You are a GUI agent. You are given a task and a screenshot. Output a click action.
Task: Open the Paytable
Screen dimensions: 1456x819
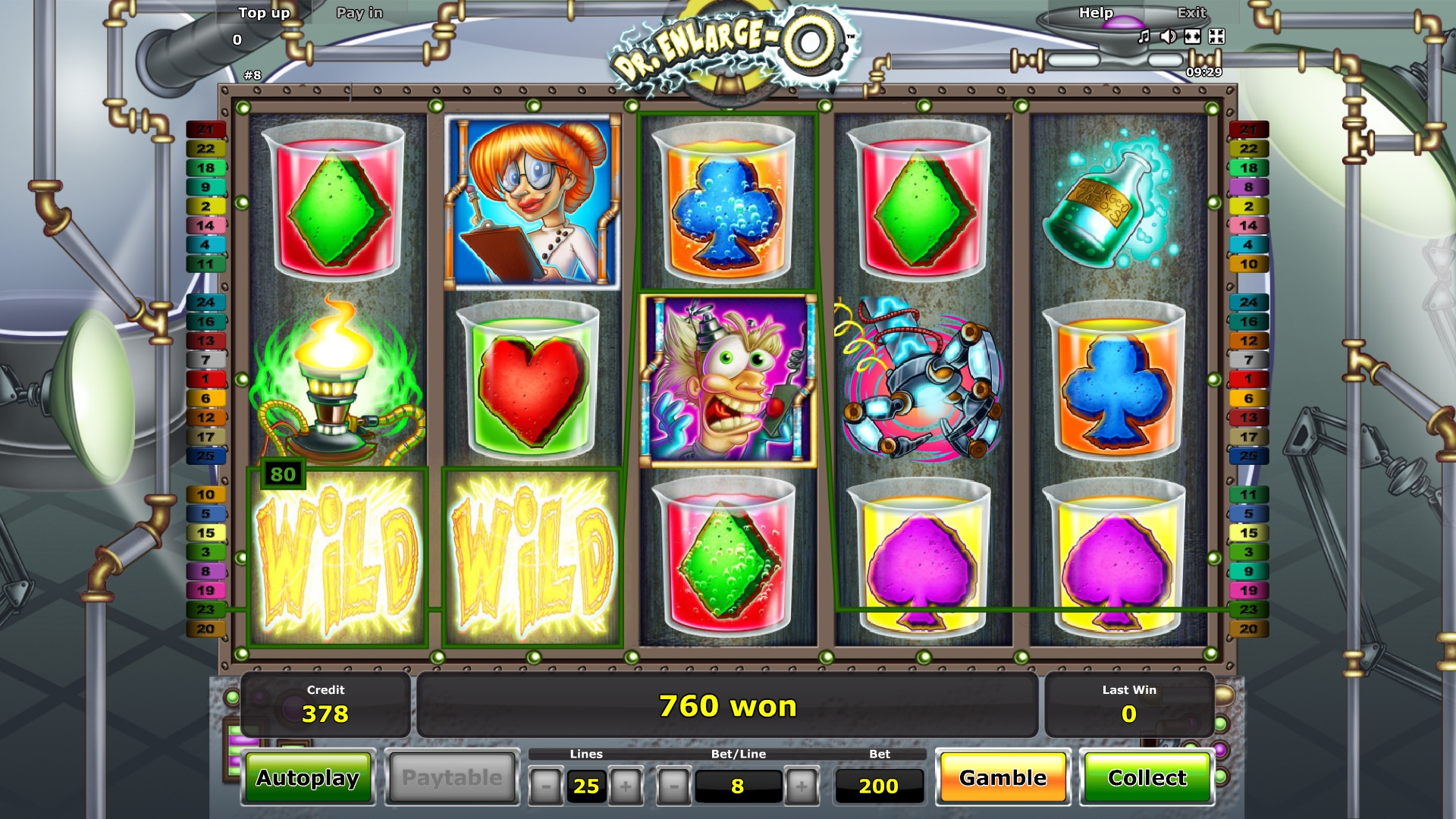(452, 778)
